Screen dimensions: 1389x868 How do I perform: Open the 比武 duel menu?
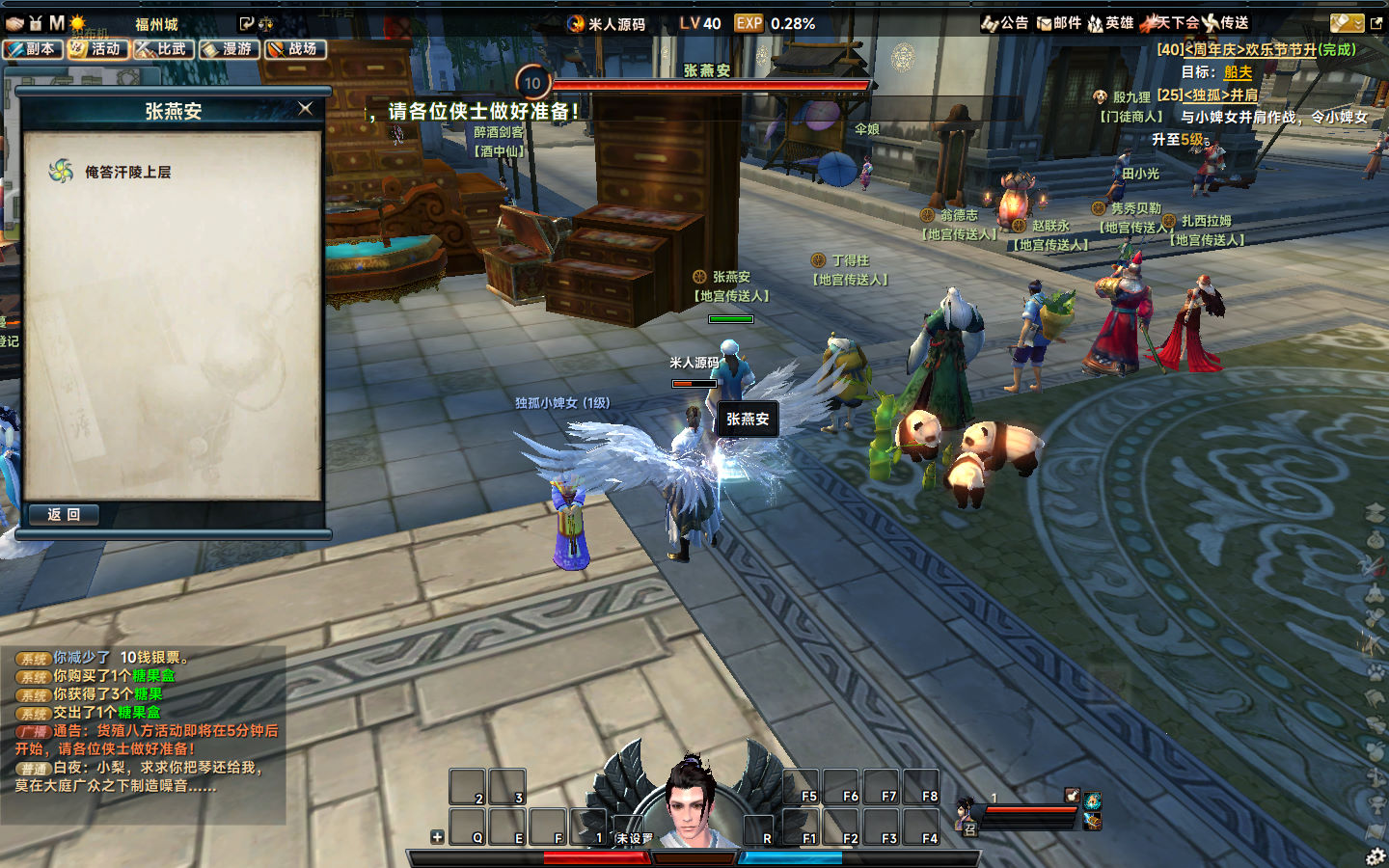pyautogui.click(x=164, y=48)
